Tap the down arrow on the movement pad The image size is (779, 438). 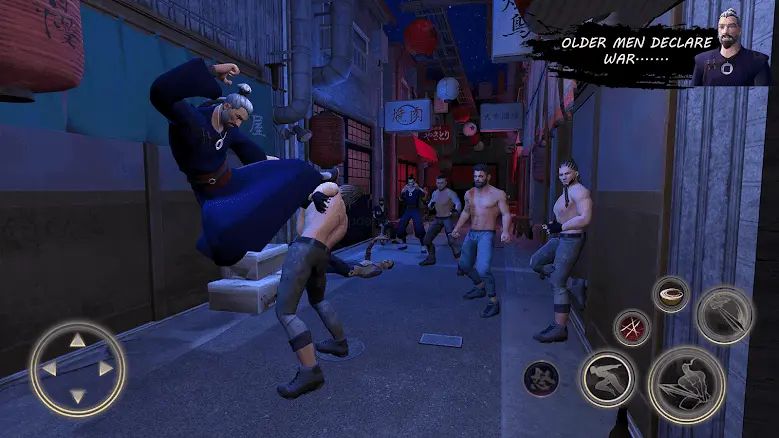(x=77, y=397)
